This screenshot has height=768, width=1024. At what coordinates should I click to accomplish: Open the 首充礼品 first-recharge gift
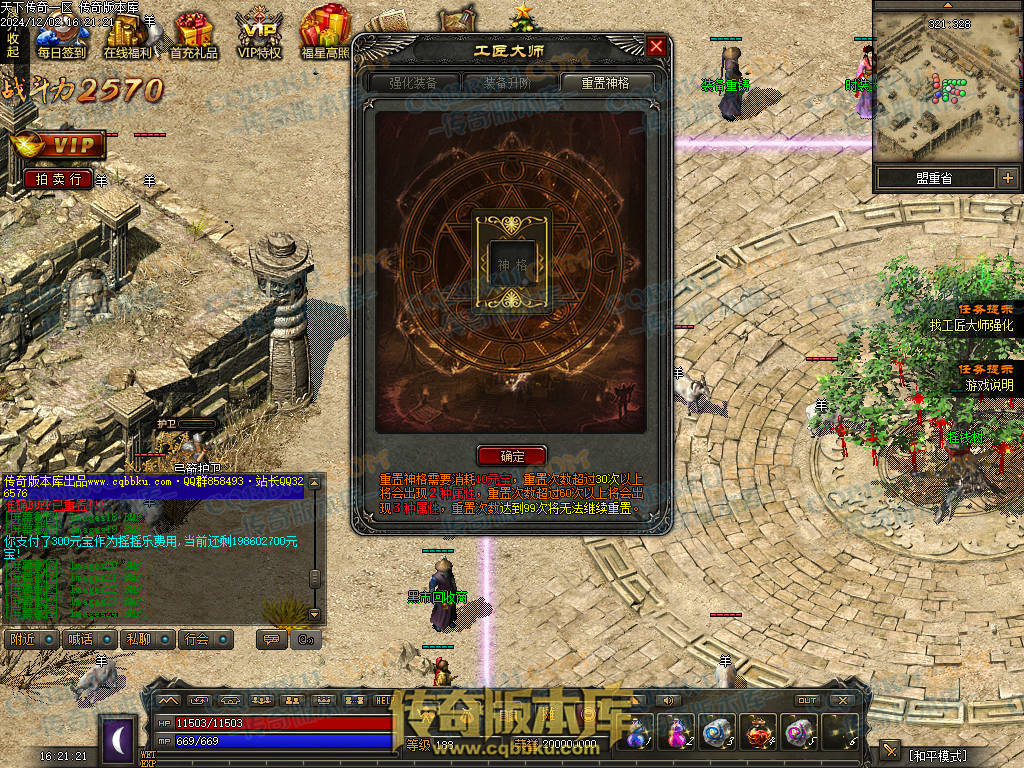193,36
